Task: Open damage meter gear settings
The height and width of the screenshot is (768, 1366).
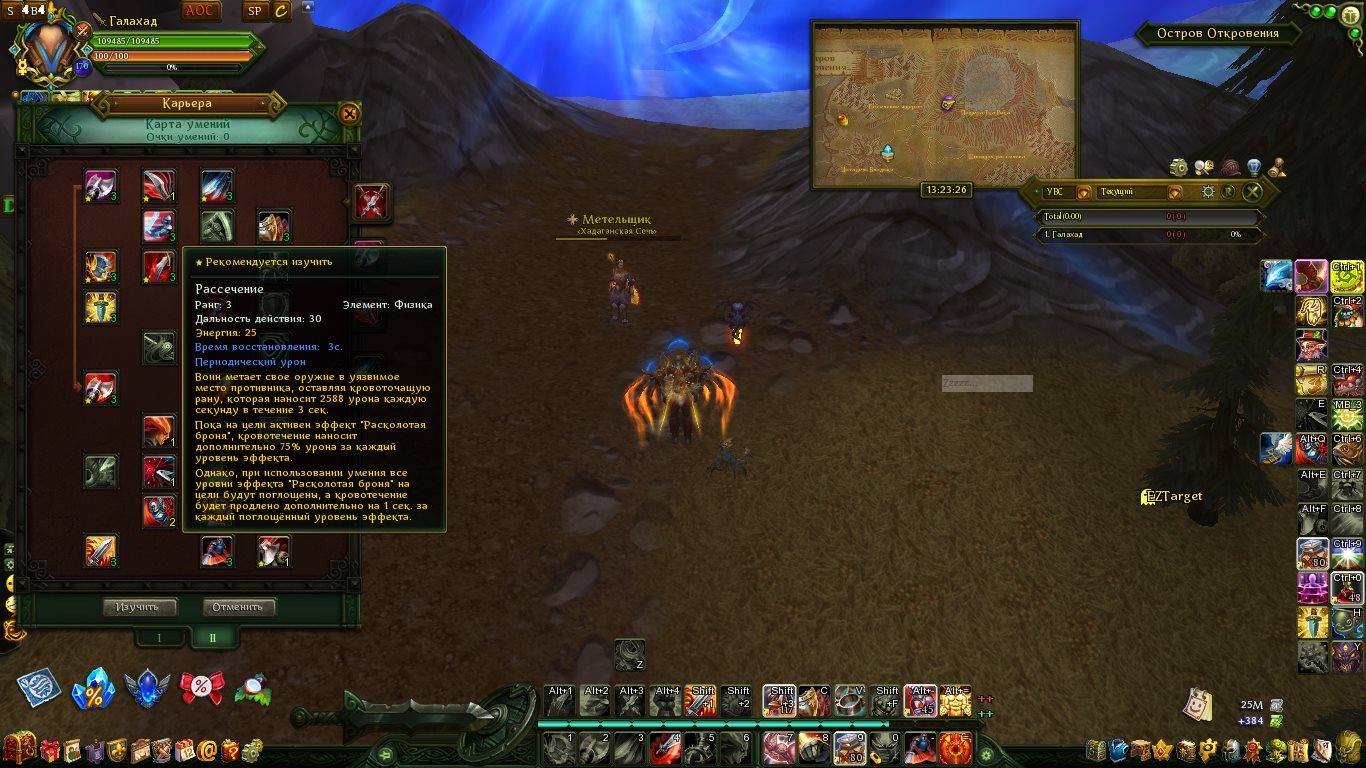Action: coord(1208,192)
